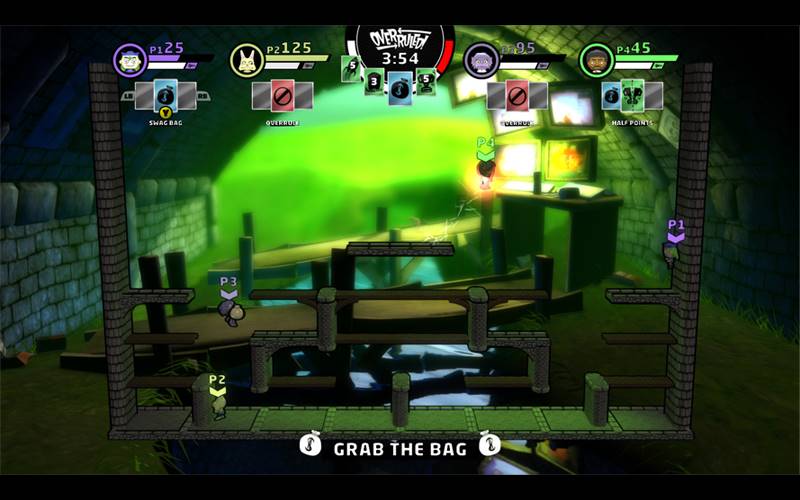Click P1's purple character portrait
Screen dimensions: 800x500
(x=130, y=60)
